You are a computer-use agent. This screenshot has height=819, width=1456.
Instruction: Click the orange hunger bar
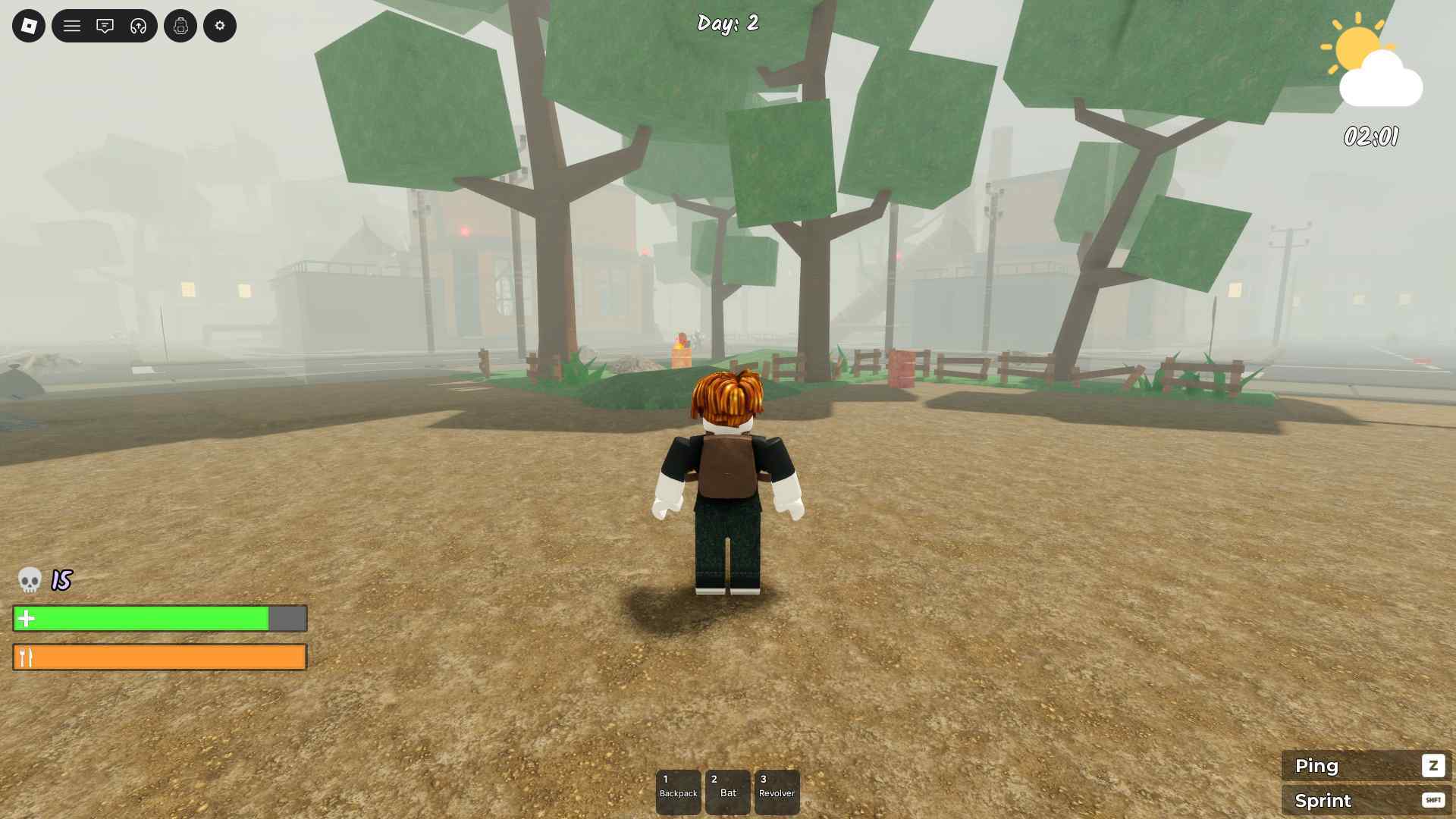pyautogui.click(x=159, y=657)
